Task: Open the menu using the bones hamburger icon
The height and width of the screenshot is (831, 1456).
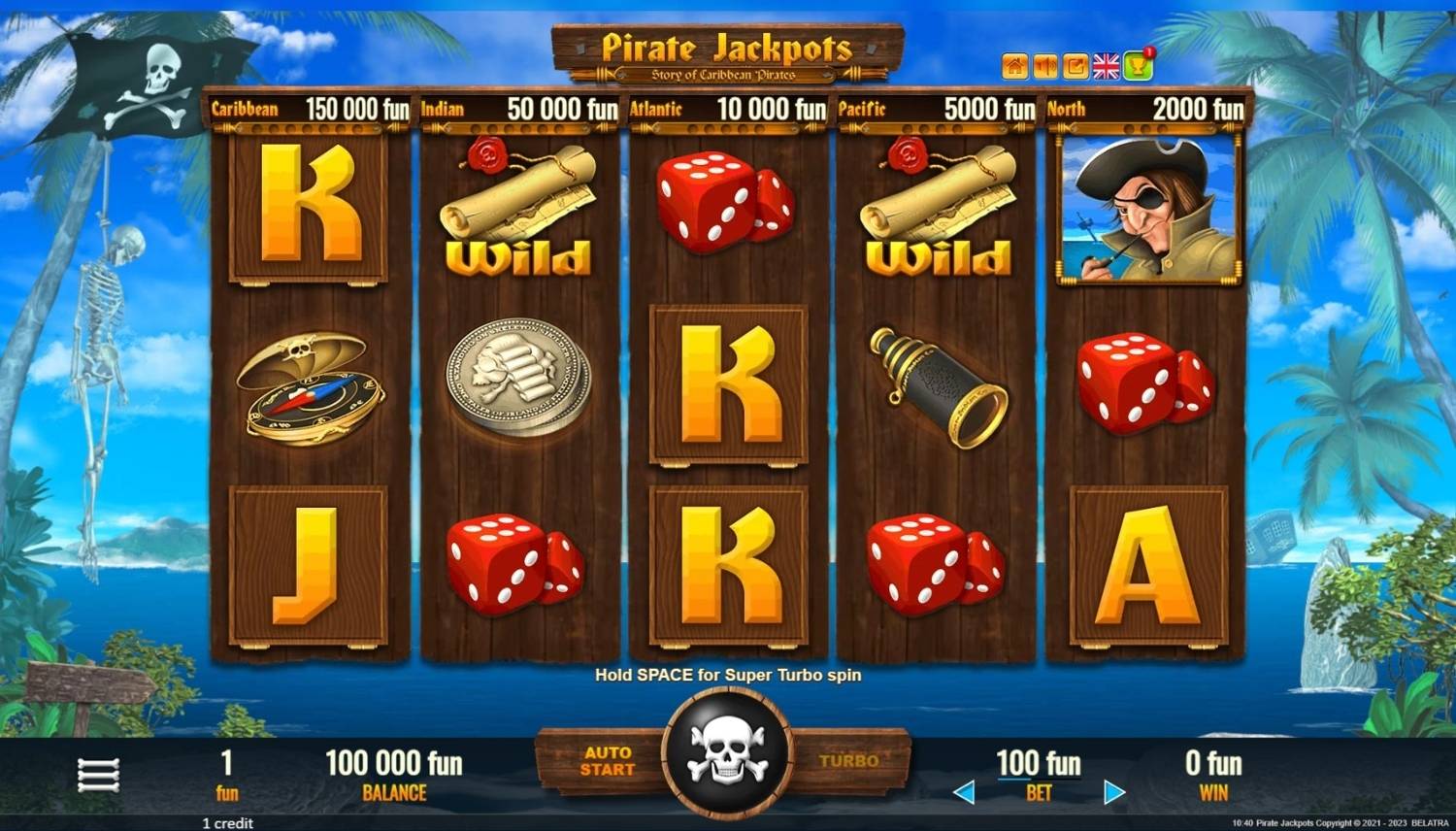Action: [x=99, y=773]
